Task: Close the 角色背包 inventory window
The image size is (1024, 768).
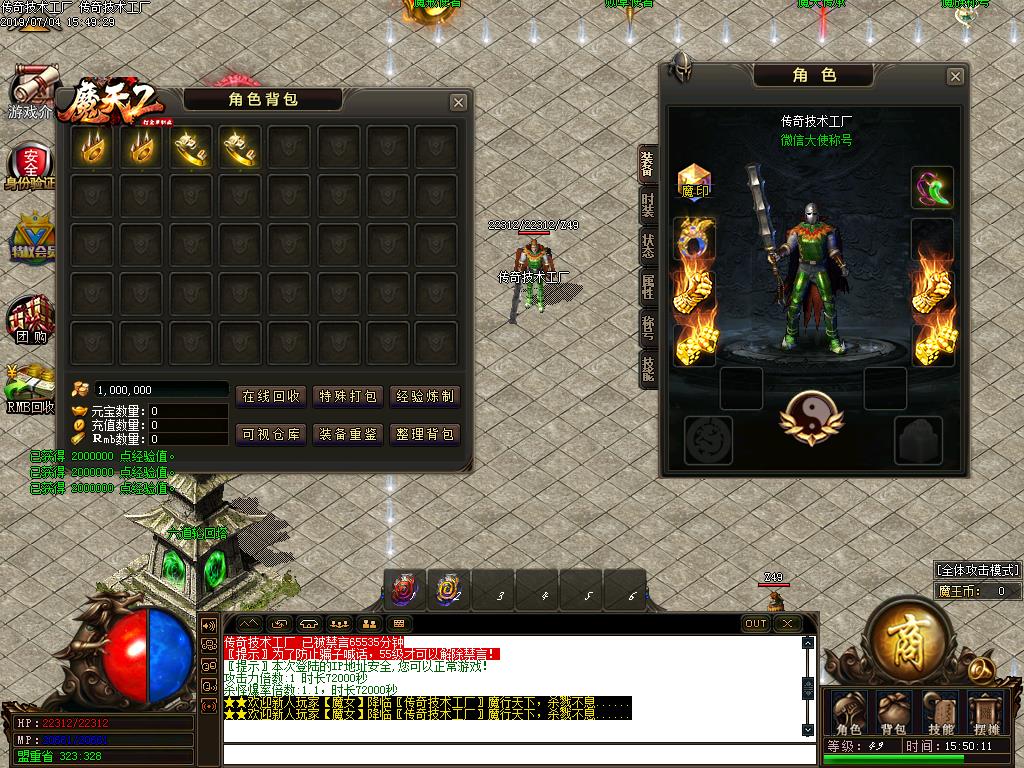Action: click(458, 102)
